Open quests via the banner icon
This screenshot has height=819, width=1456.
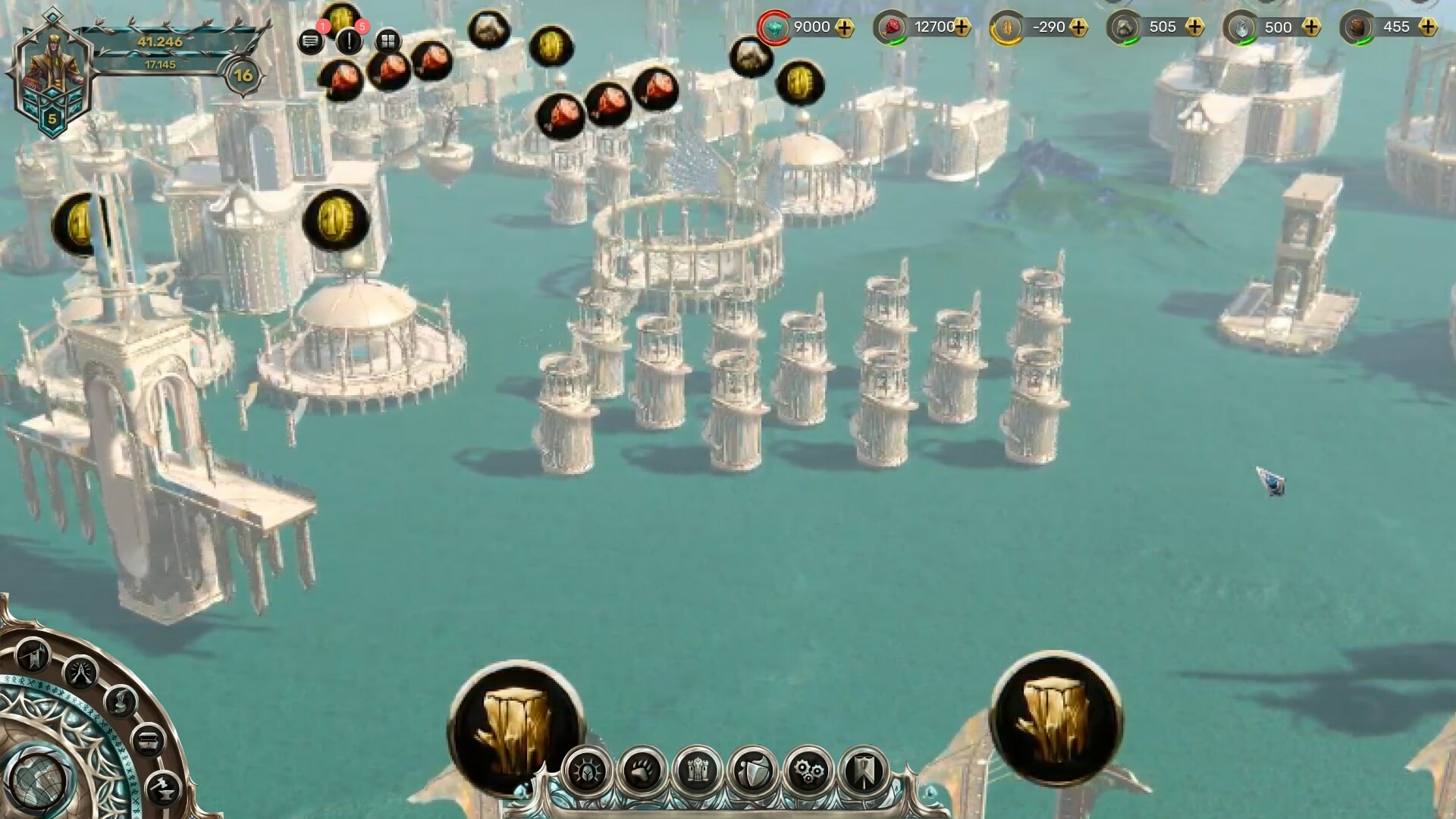pos(865,772)
